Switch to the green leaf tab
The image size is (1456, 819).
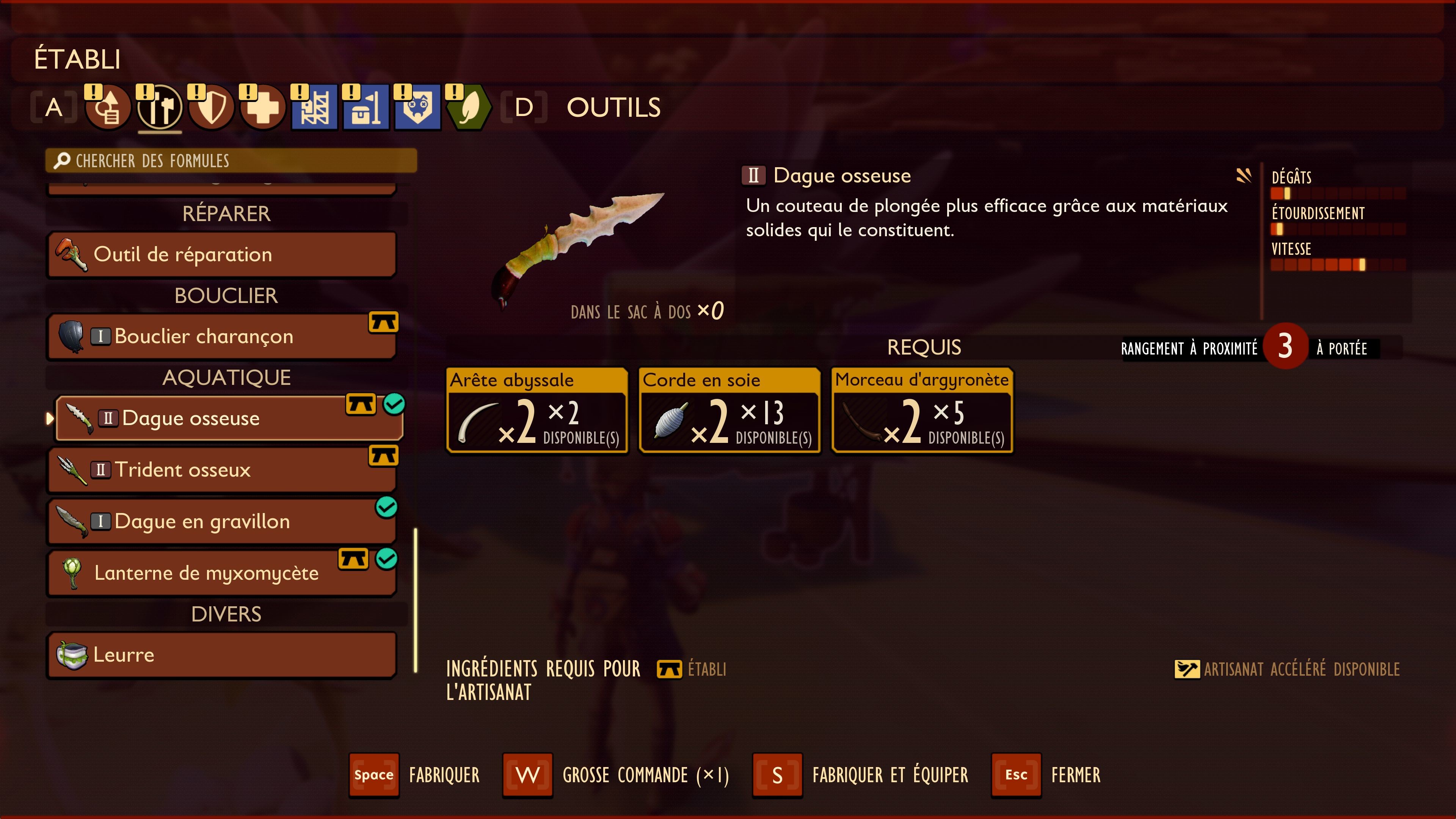point(469,107)
